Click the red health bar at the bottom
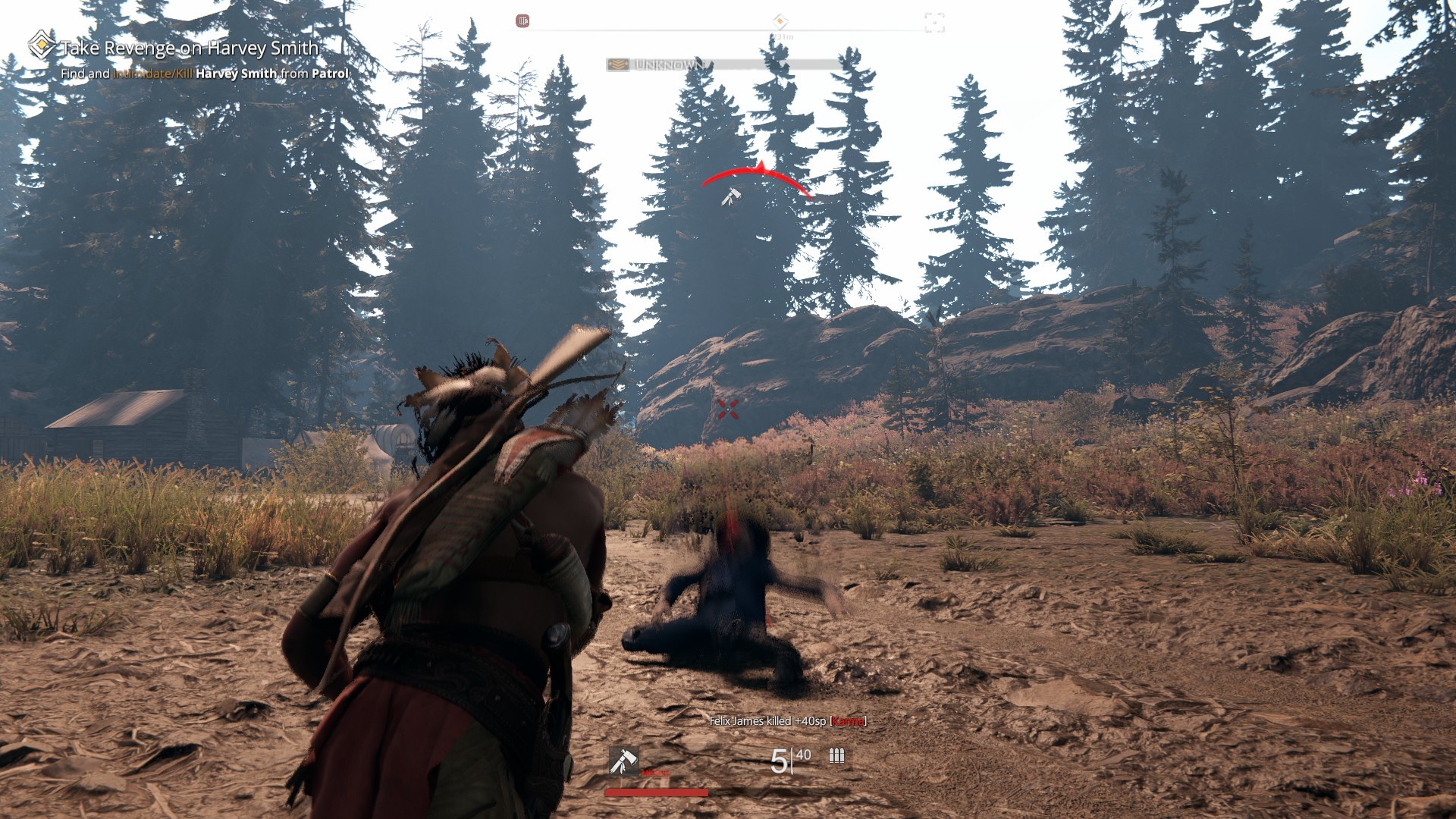This screenshot has width=1456, height=819. (656, 793)
